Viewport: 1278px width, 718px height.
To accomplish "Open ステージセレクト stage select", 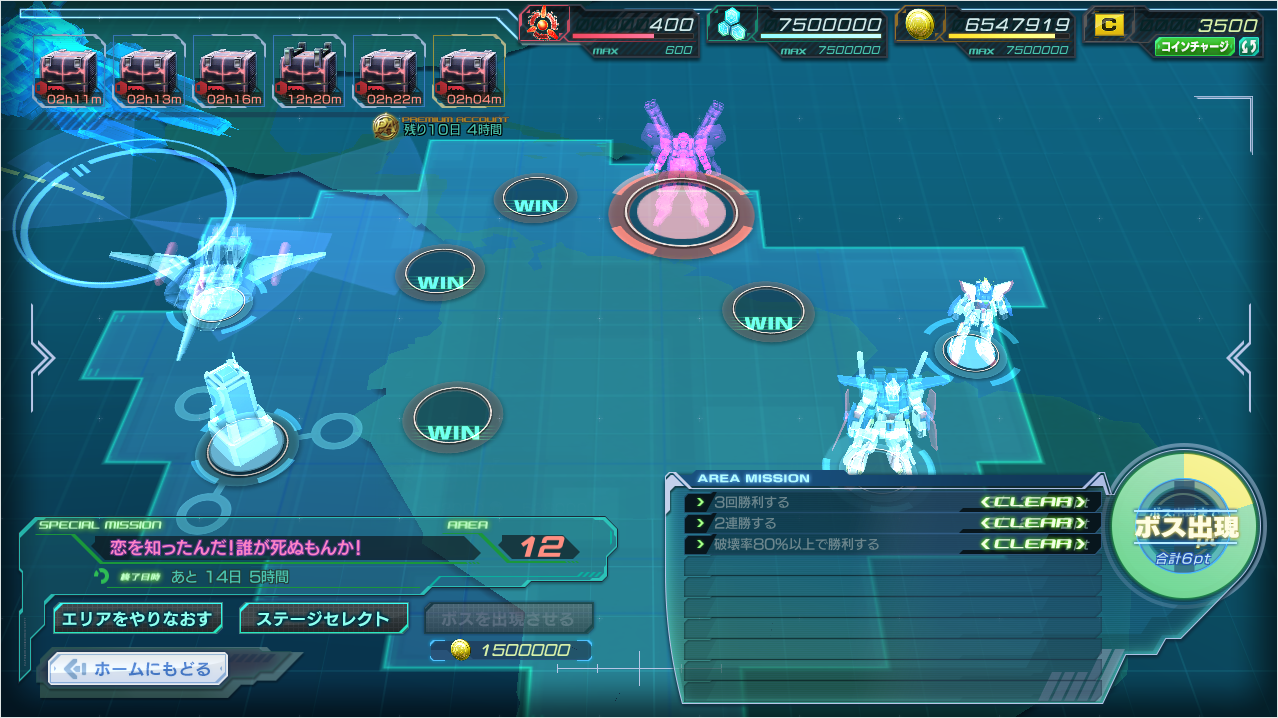I will [323, 618].
